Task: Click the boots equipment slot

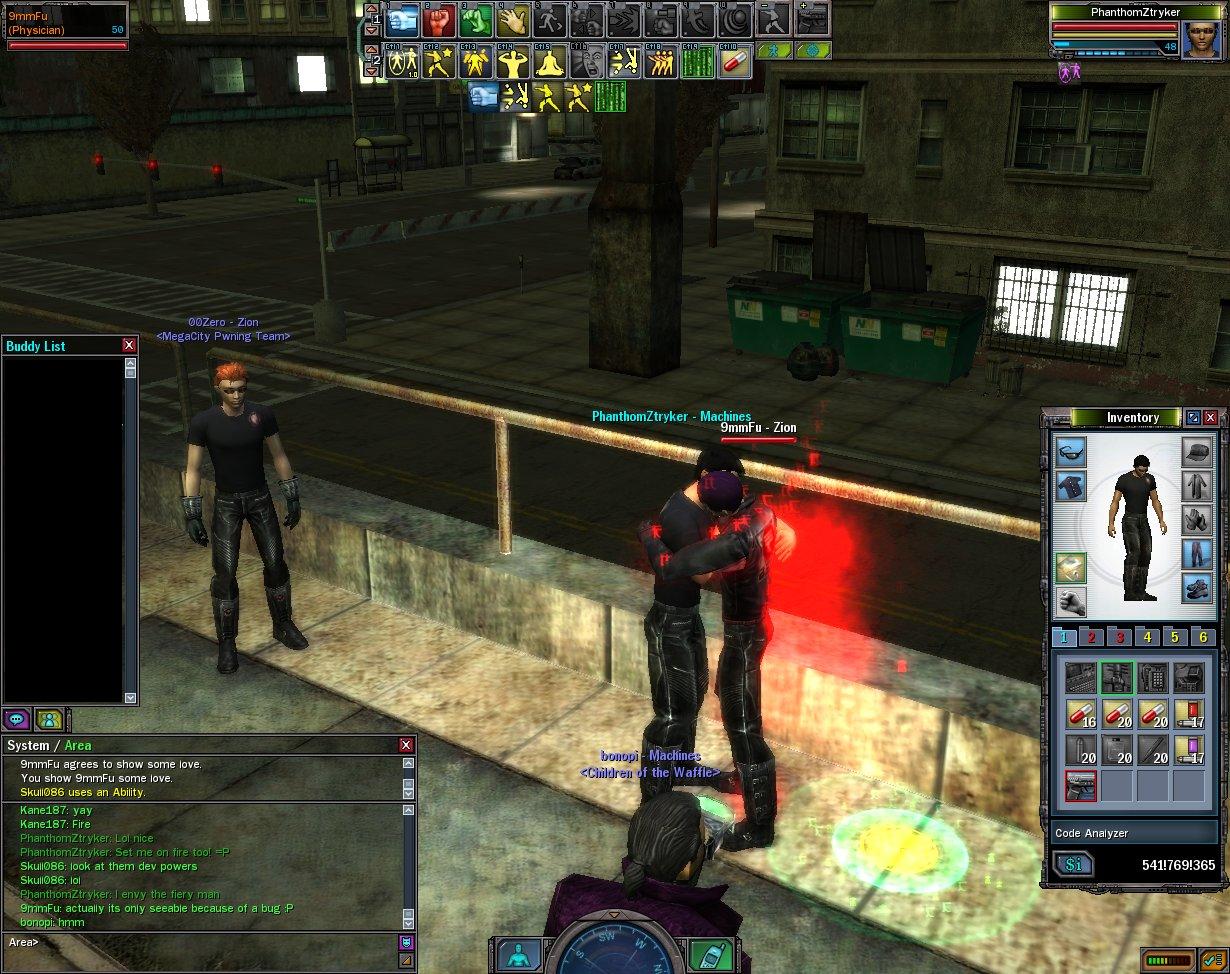Action: click(x=1197, y=587)
